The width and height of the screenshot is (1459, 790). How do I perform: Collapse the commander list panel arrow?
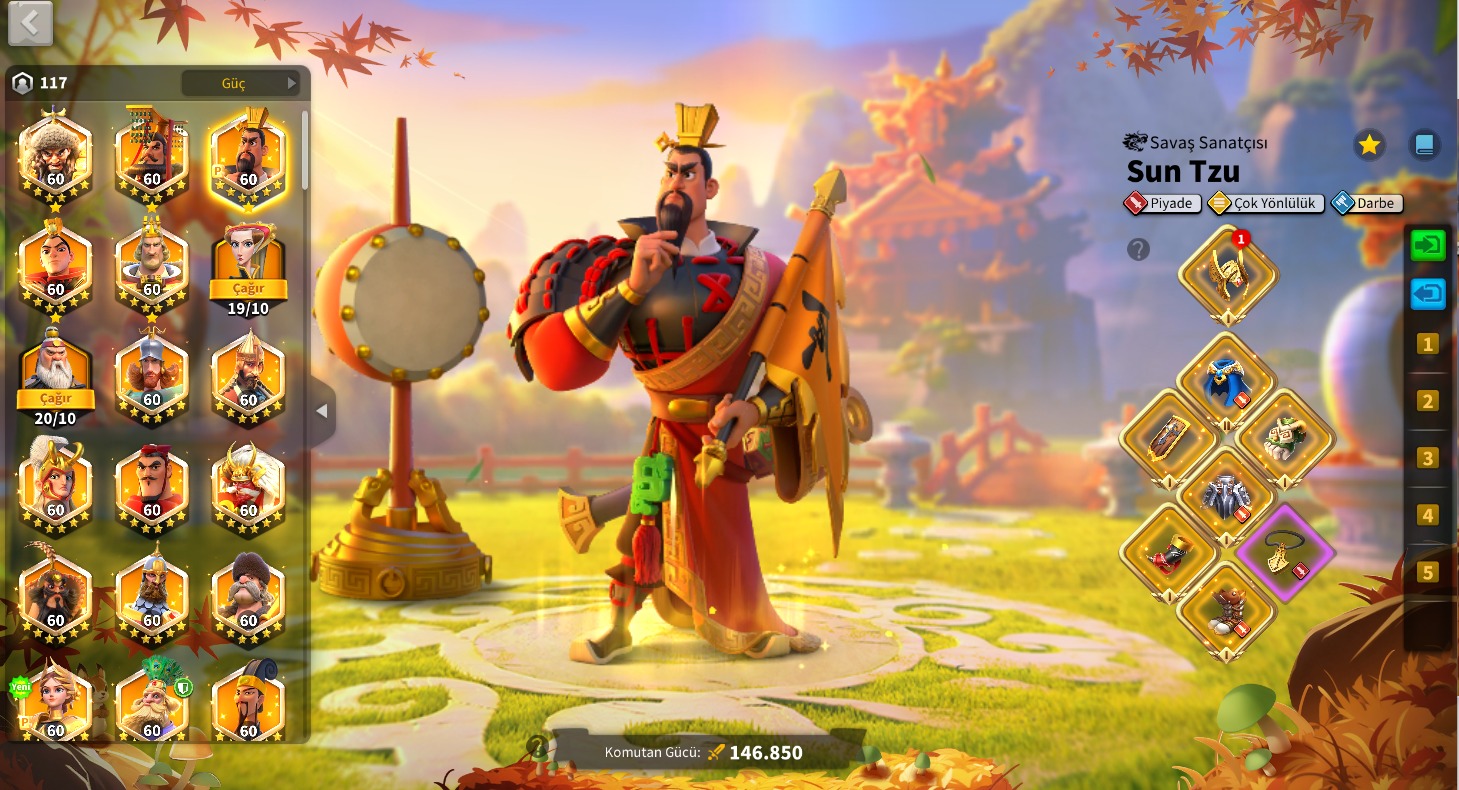322,411
